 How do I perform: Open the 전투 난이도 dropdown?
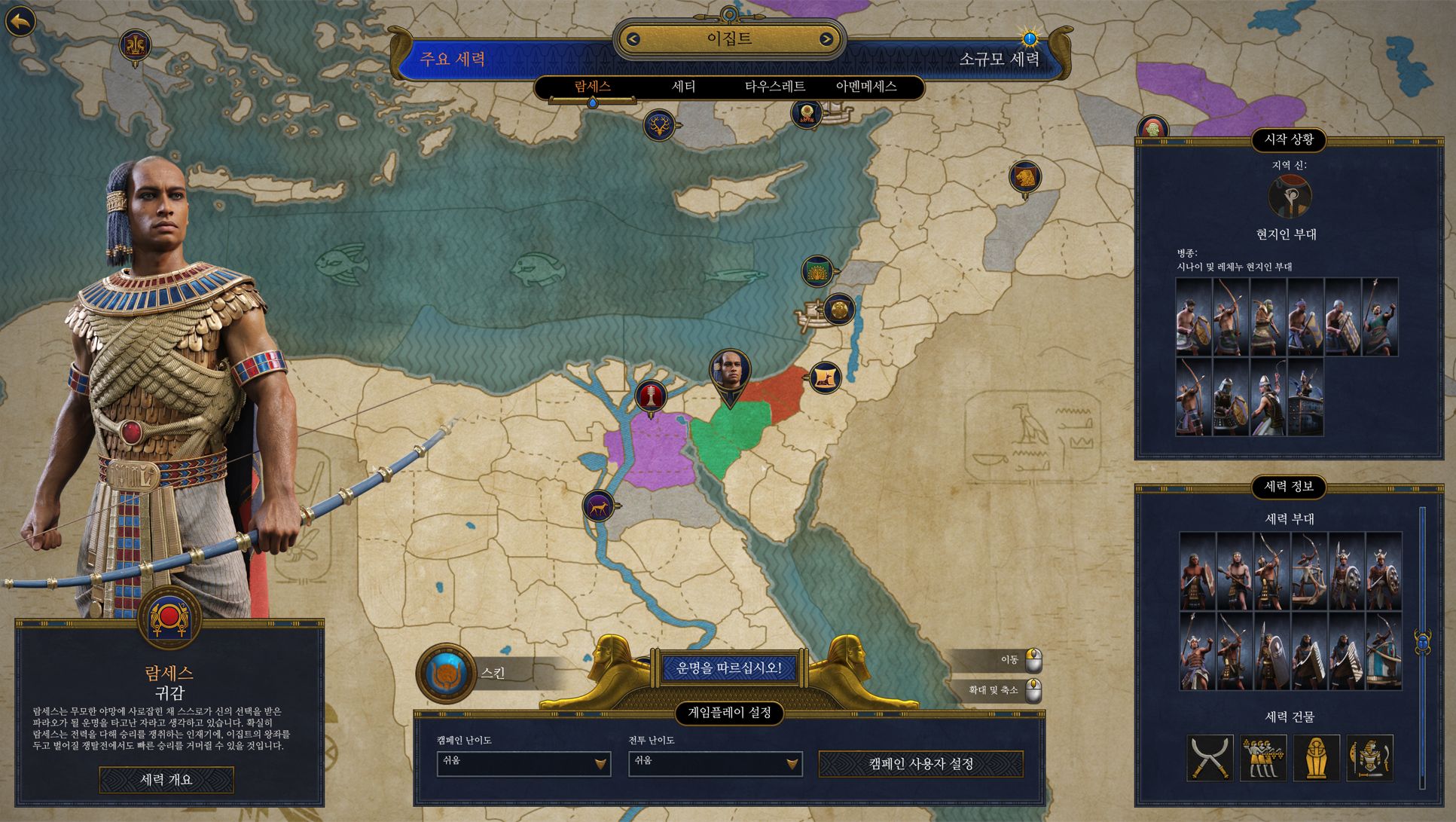point(715,763)
